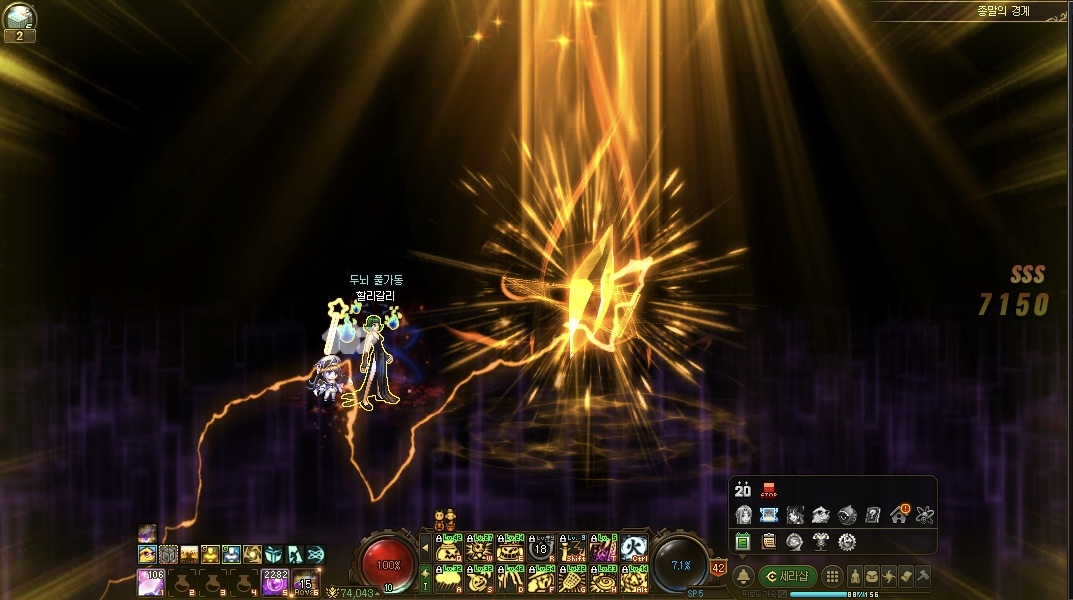Open the question mark book icon

pyautogui.click(x=872, y=515)
